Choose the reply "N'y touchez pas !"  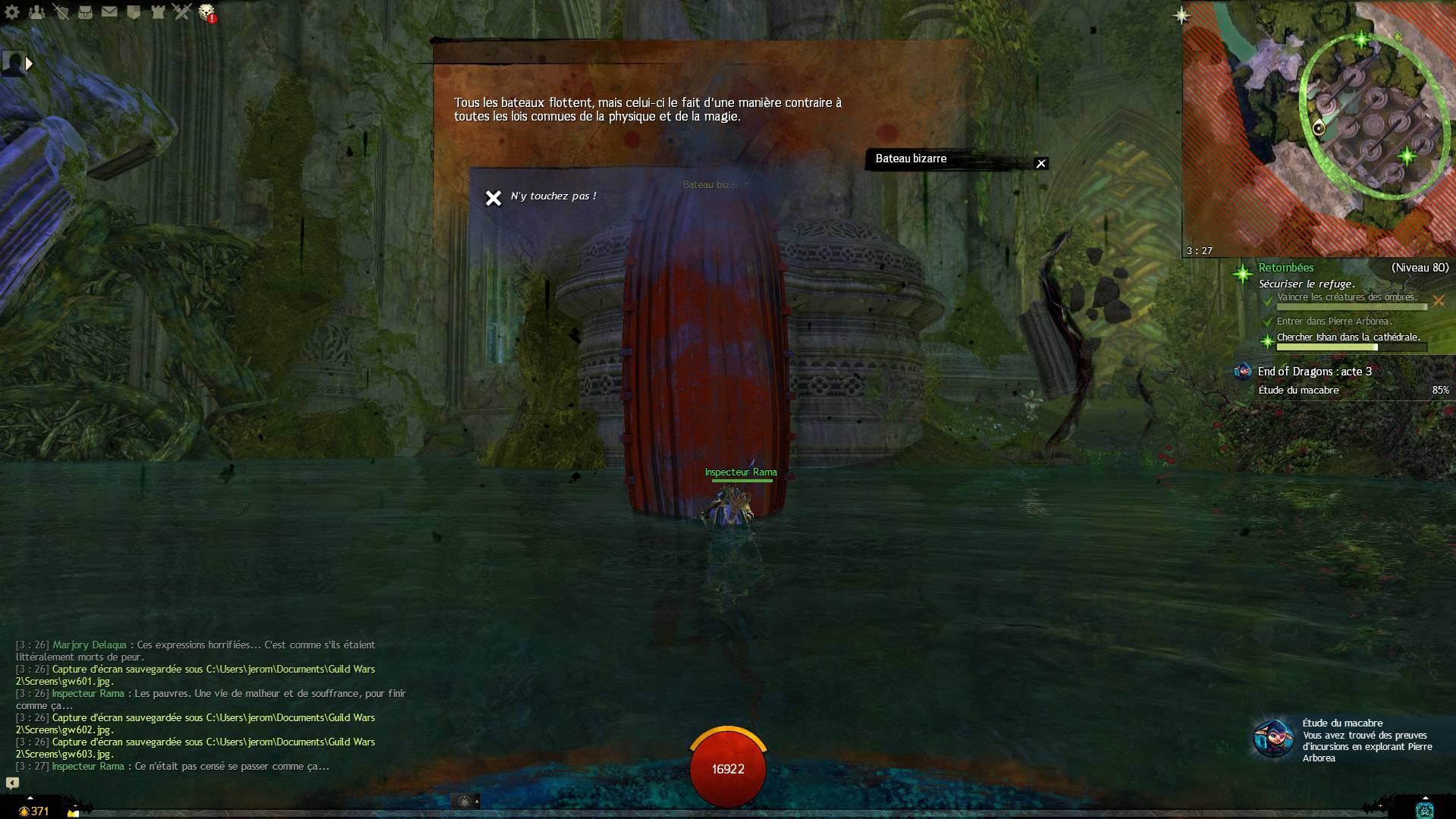pyautogui.click(x=553, y=196)
